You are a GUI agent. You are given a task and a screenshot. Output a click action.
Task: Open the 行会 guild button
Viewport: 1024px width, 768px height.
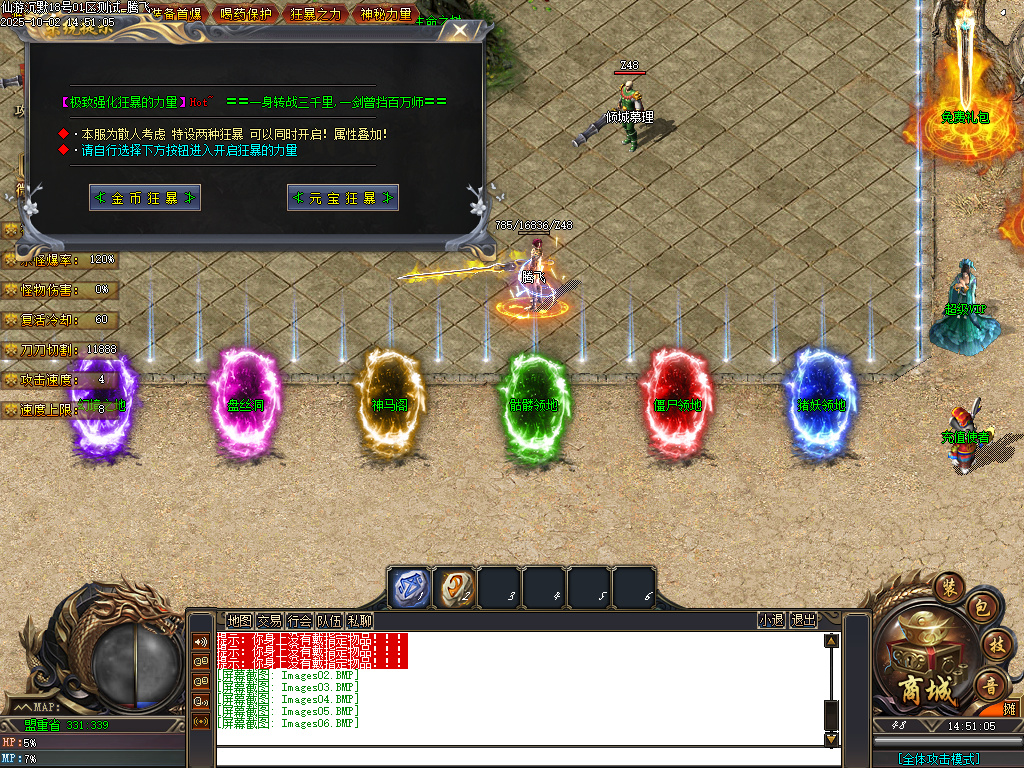(x=299, y=621)
